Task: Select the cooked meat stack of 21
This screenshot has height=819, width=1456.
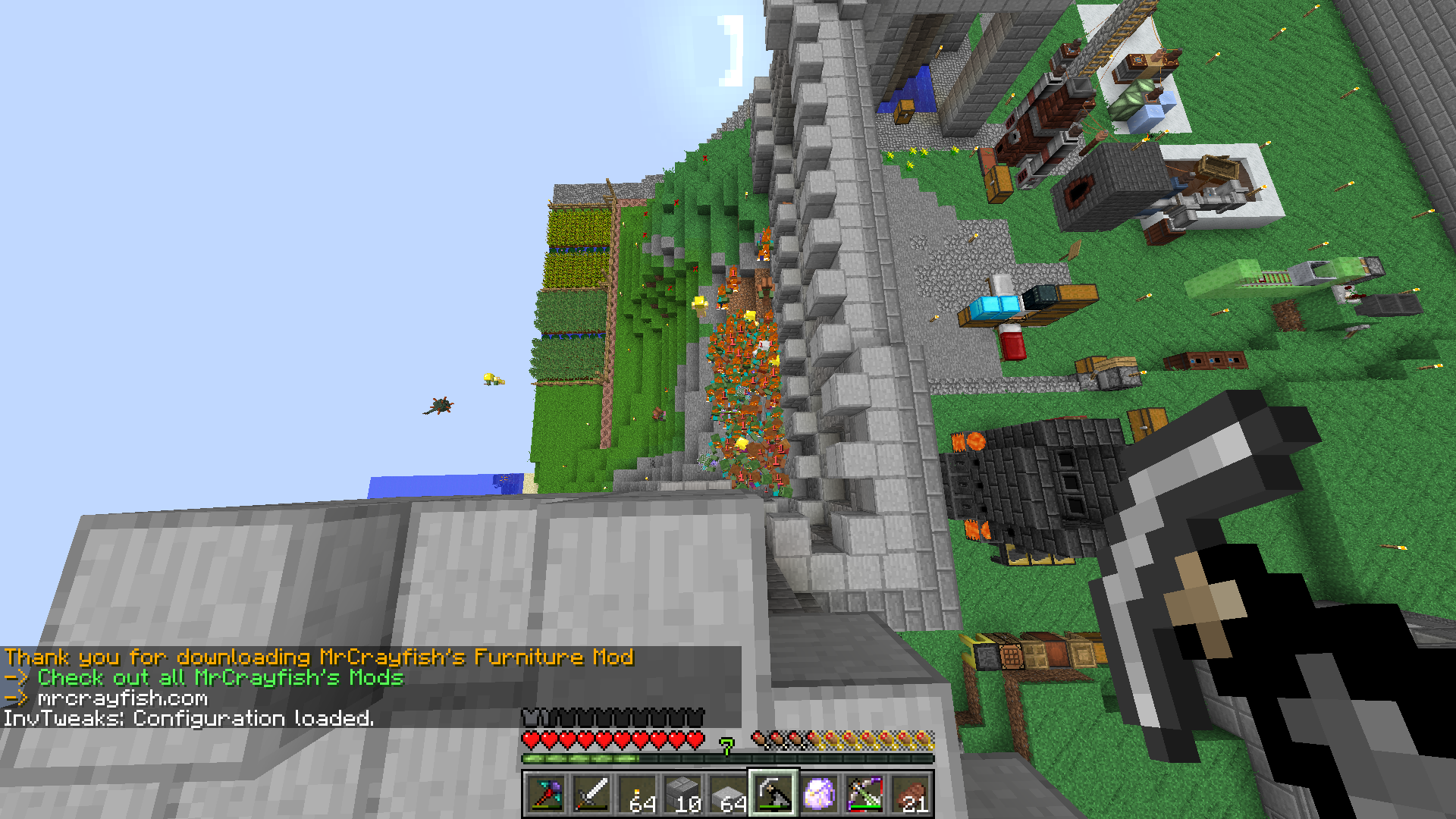Action: click(x=910, y=794)
